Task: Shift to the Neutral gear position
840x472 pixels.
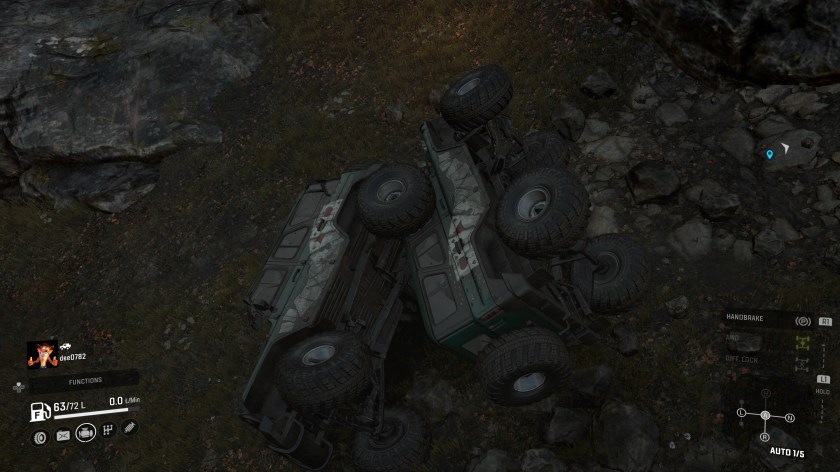Action: [789, 417]
